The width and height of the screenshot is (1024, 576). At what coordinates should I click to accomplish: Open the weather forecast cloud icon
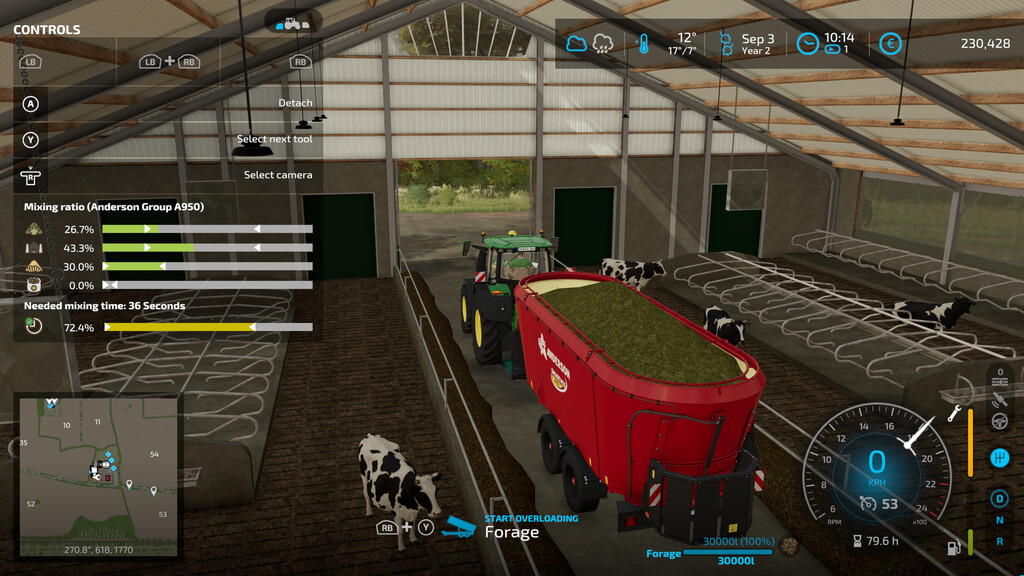tap(577, 43)
